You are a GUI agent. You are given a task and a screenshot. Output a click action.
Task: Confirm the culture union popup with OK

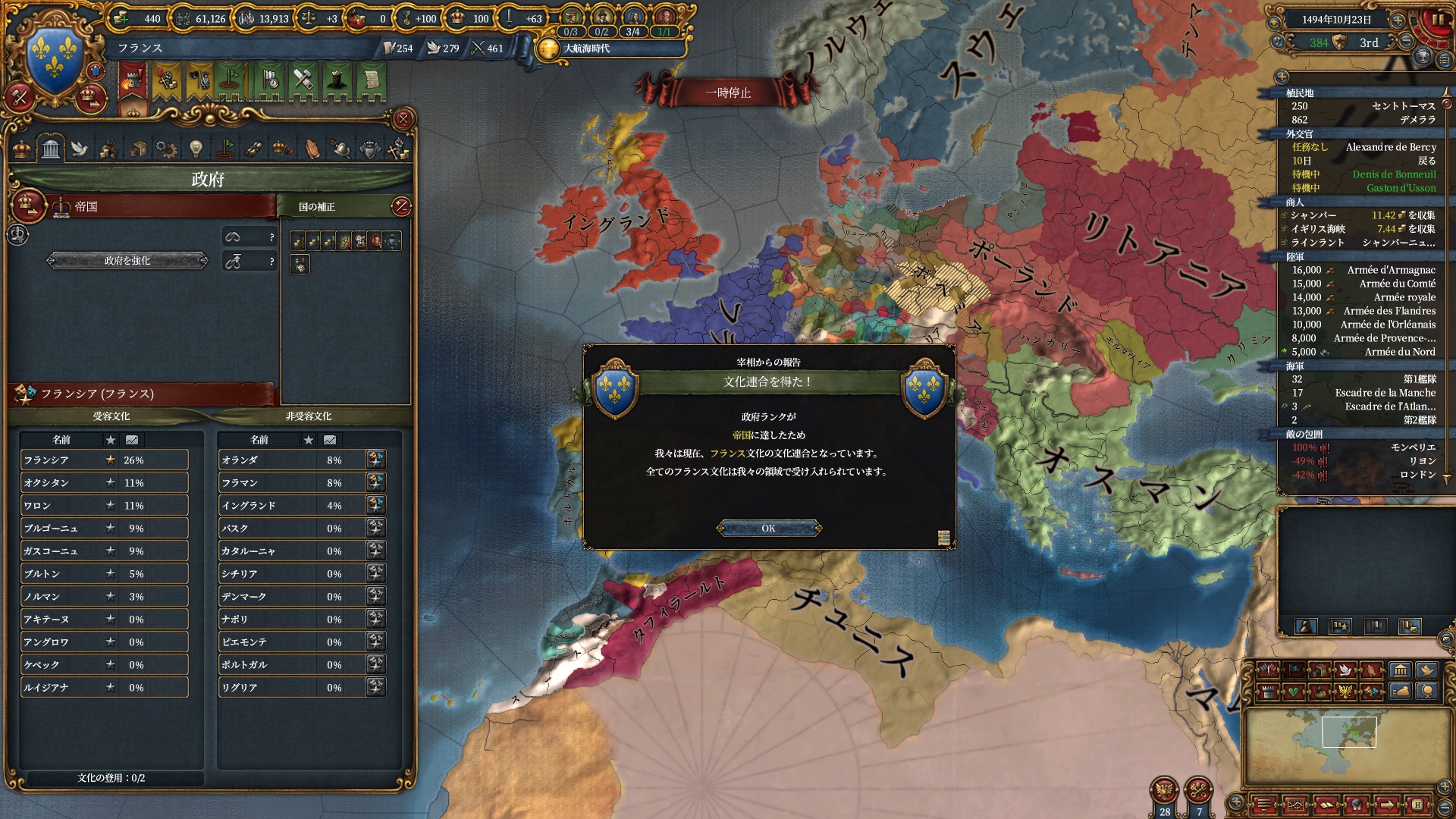pyautogui.click(x=768, y=529)
